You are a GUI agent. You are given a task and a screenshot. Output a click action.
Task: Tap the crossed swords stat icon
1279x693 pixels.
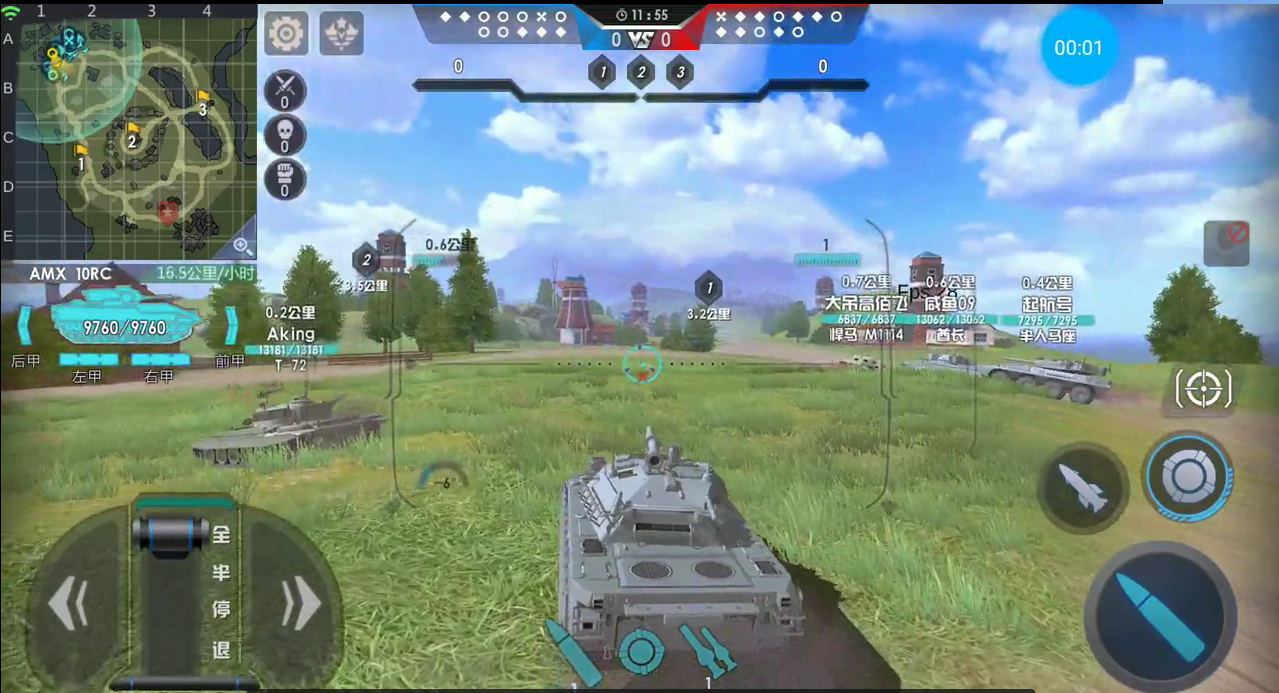(285, 91)
